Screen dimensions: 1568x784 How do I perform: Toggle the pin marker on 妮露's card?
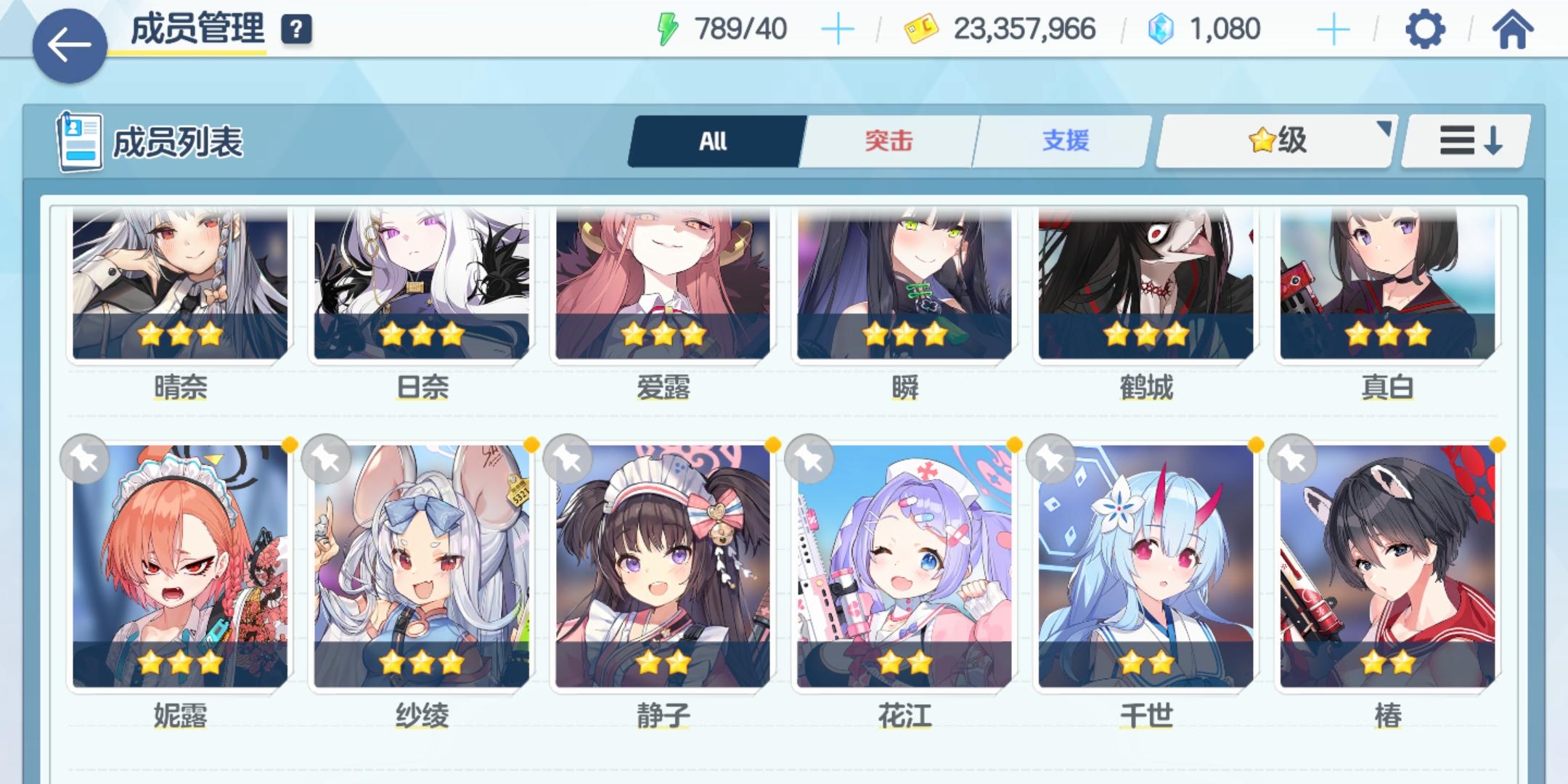coord(84,459)
